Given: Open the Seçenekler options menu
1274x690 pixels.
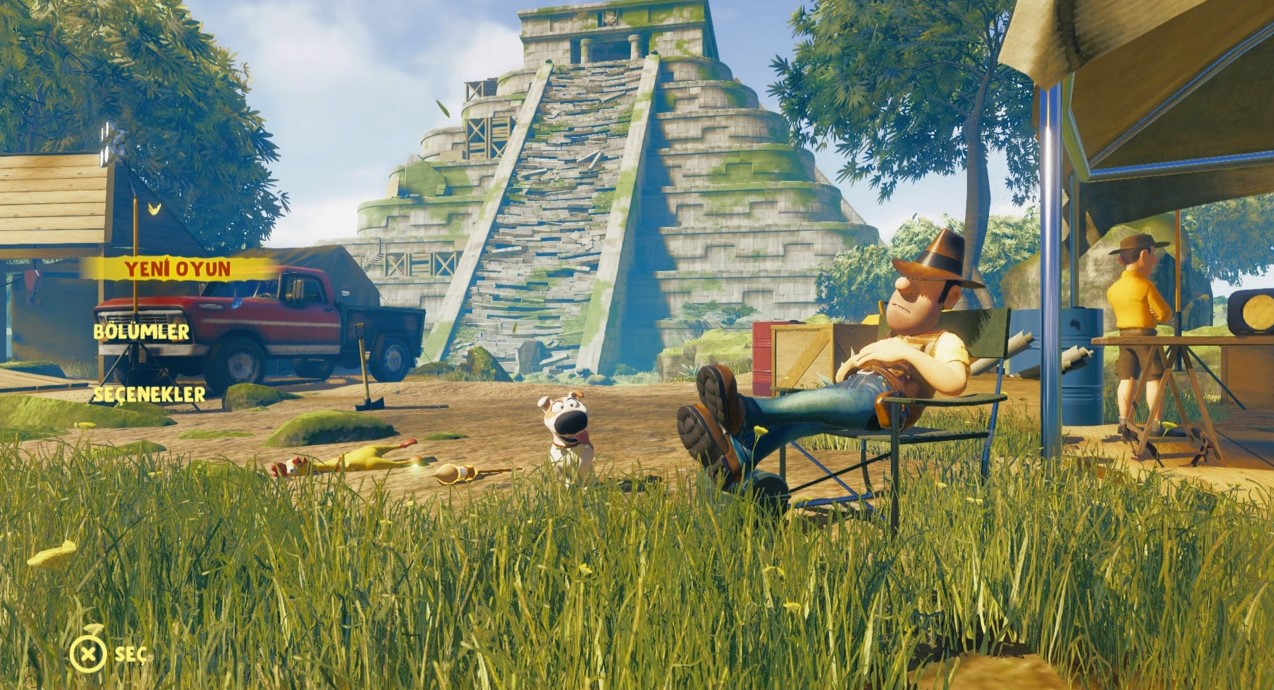Looking at the screenshot, I should [148, 395].
